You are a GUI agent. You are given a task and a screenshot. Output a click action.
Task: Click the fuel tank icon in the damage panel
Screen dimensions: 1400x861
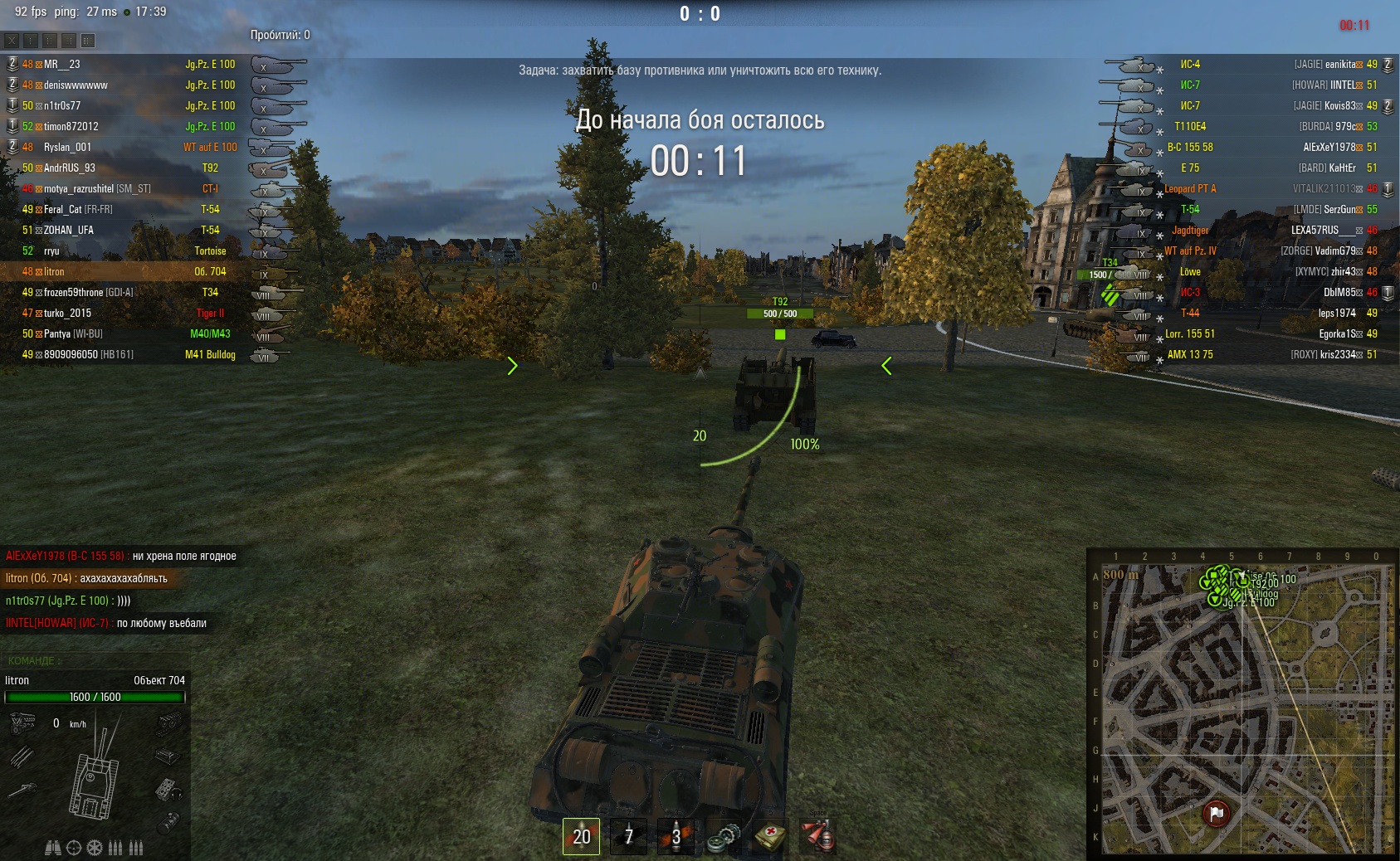tap(168, 822)
